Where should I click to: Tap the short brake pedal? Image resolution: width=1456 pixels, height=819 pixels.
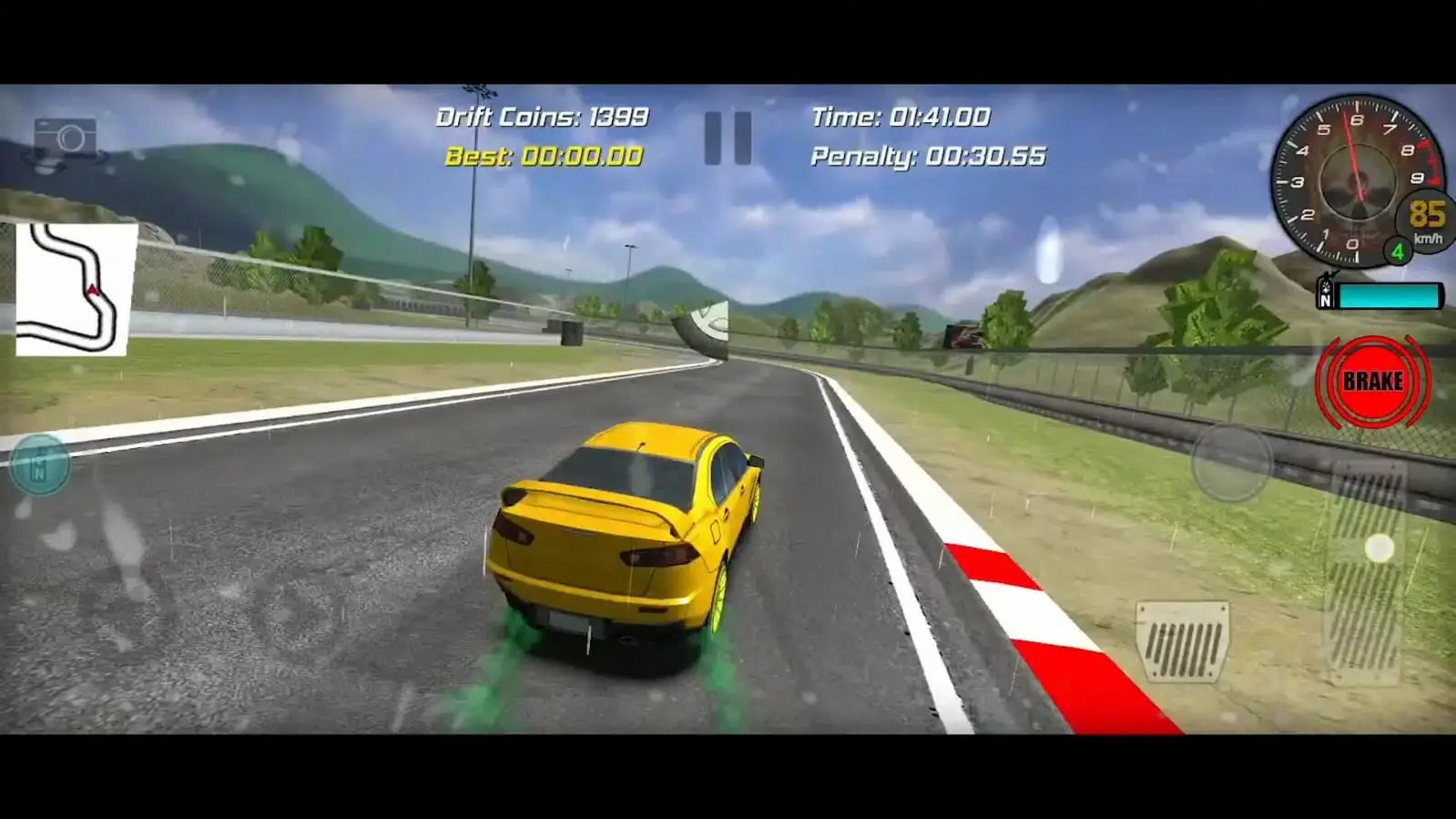point(1182,640)
